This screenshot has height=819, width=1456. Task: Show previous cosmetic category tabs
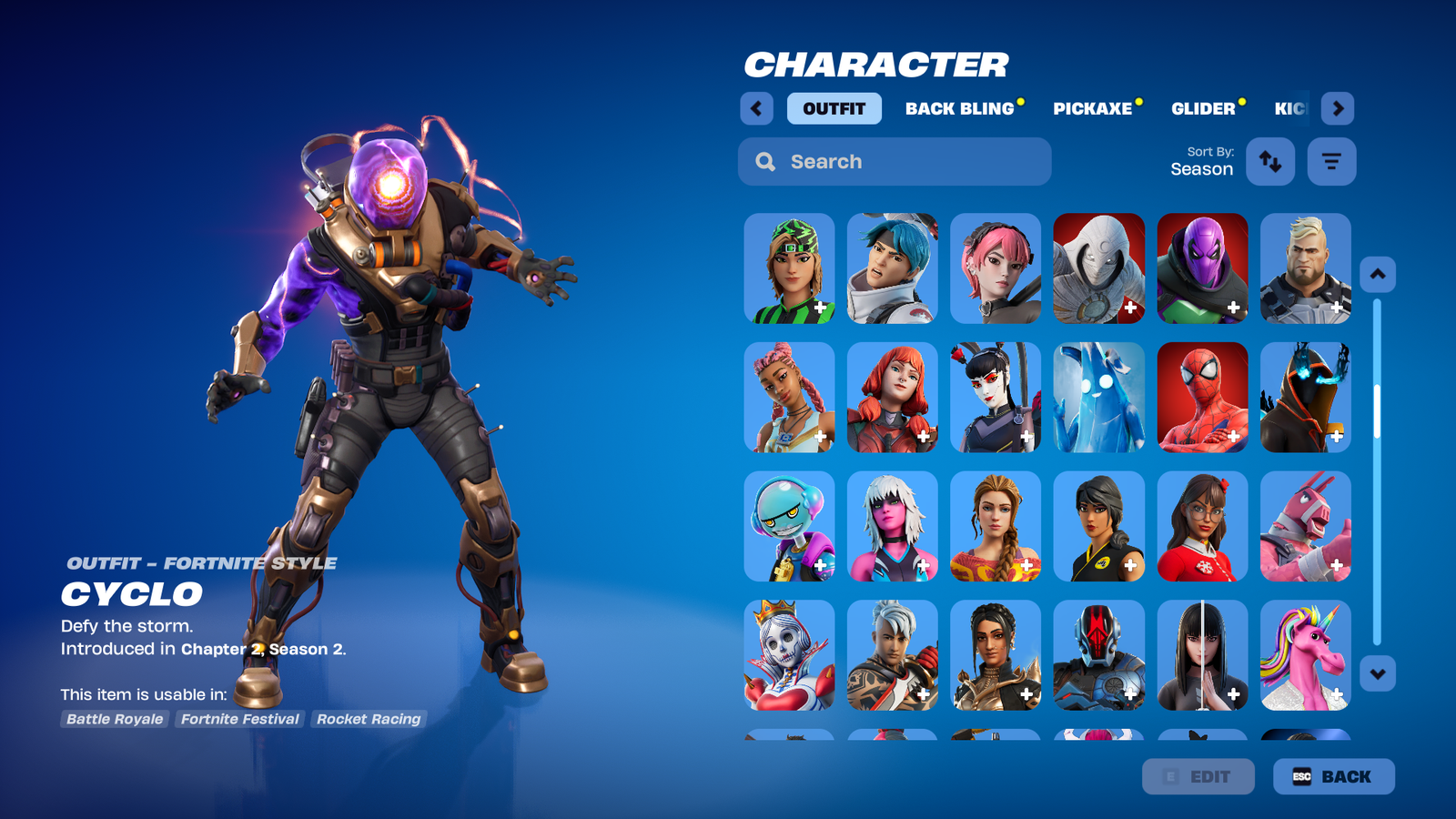tap(756, 108)
